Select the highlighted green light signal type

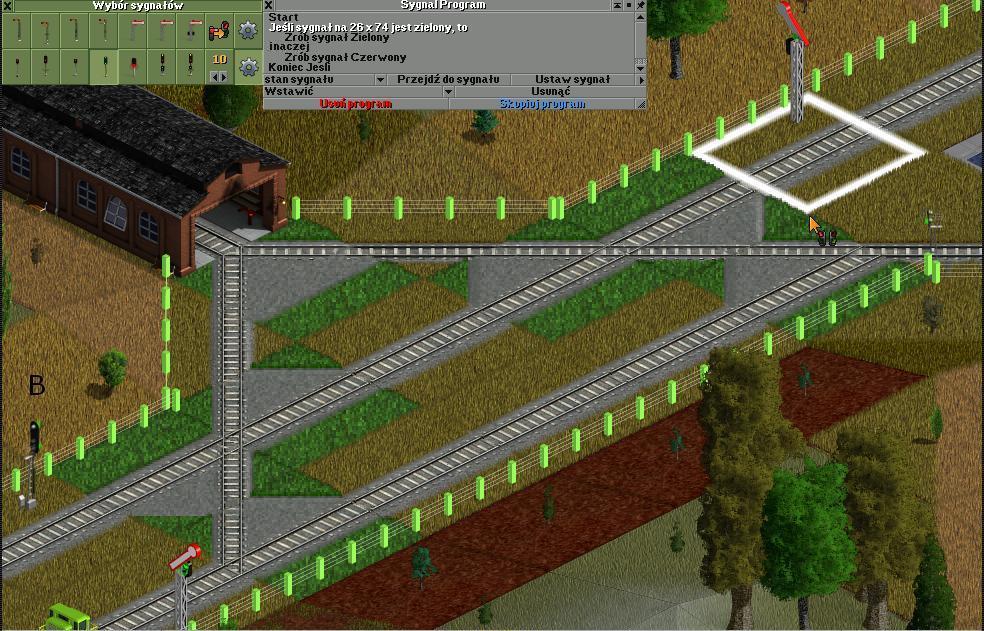(x=103, y=67)
